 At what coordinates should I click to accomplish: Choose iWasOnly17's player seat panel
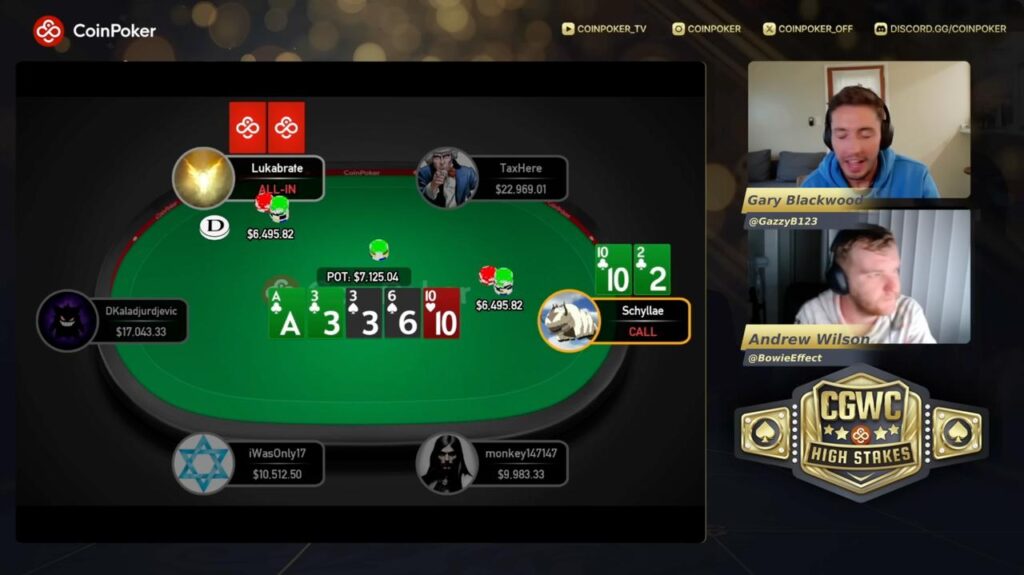tap(275, 464)
